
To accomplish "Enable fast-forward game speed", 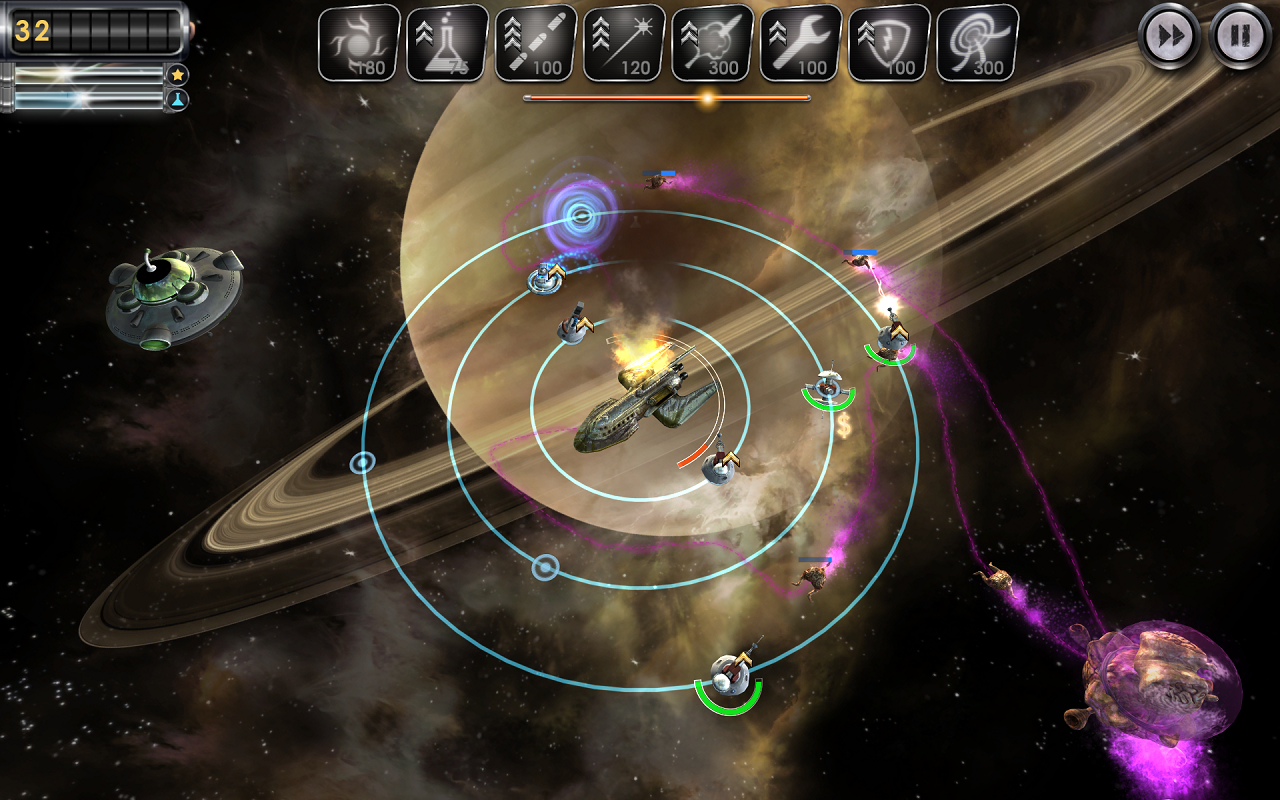I will click(x=1168, y=38).
